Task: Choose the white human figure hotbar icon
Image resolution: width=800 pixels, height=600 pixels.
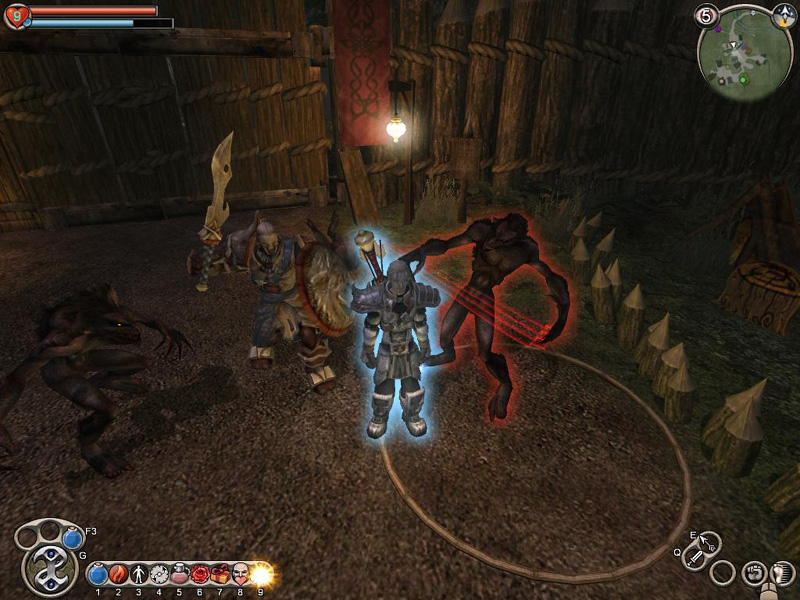Action: [139, 575]
